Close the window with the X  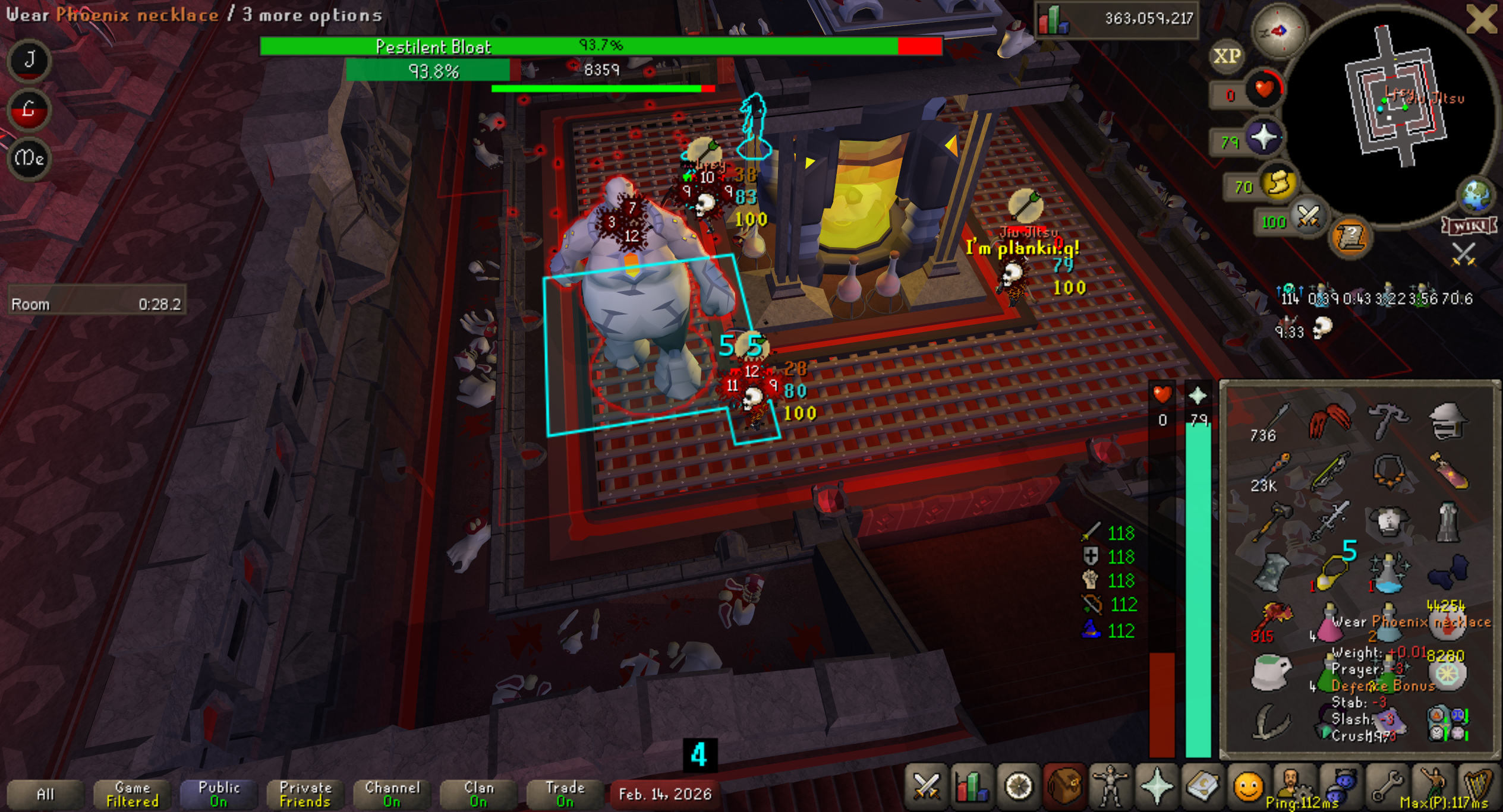coord(1482,19)
